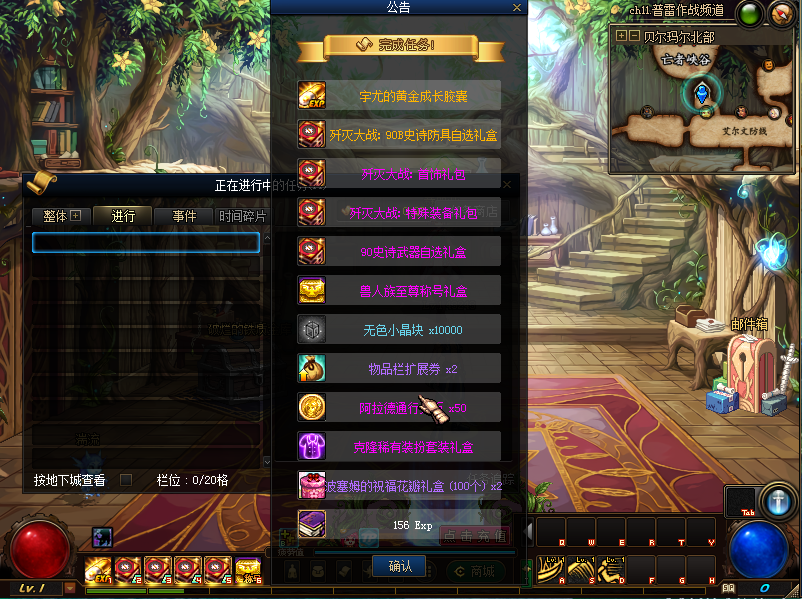Open the 时间碎片 quest tab
802x599 pixels.
(x=243, y=216)
